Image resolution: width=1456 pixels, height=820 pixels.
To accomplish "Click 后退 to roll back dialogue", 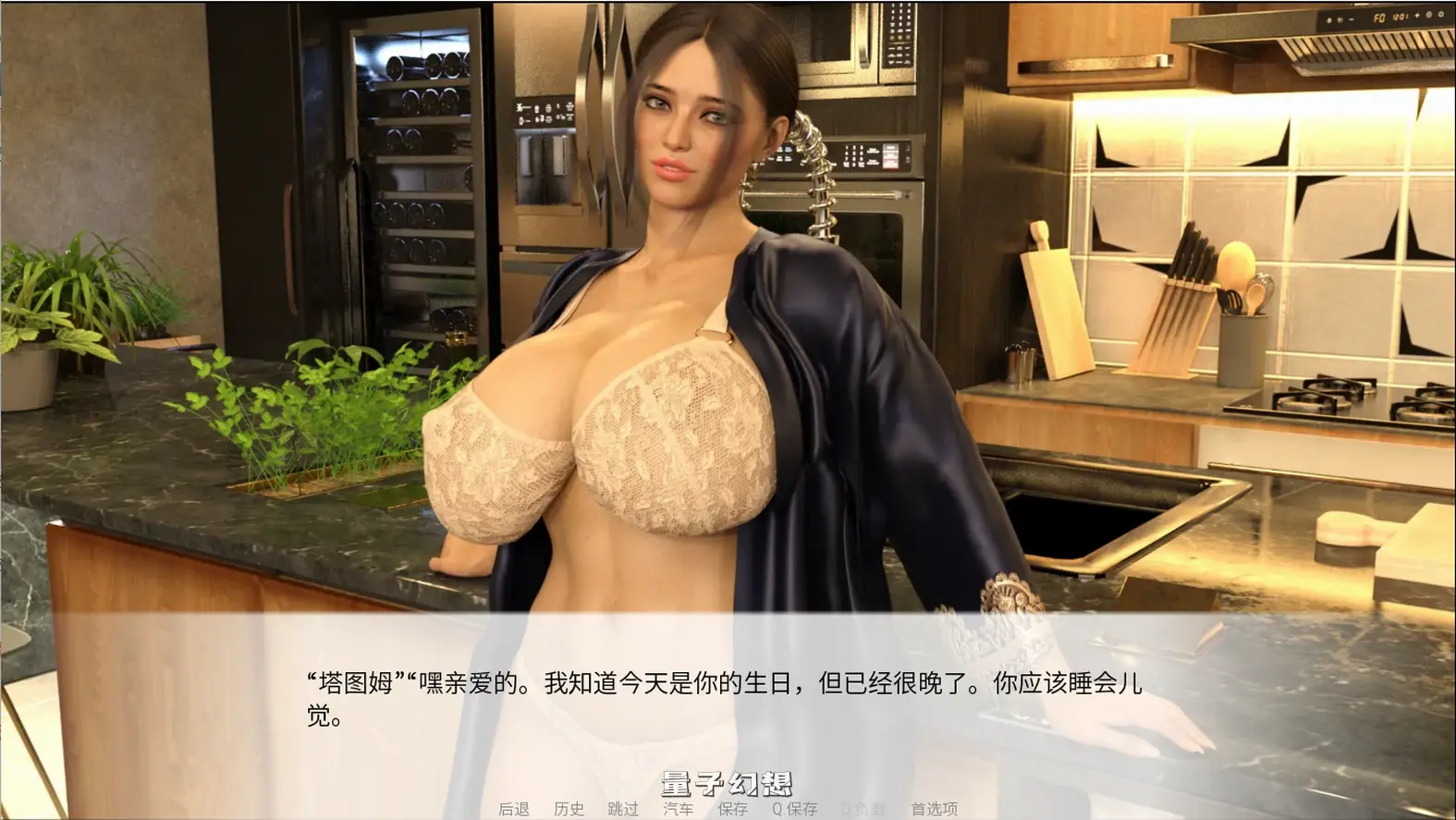I will (514, 809).
